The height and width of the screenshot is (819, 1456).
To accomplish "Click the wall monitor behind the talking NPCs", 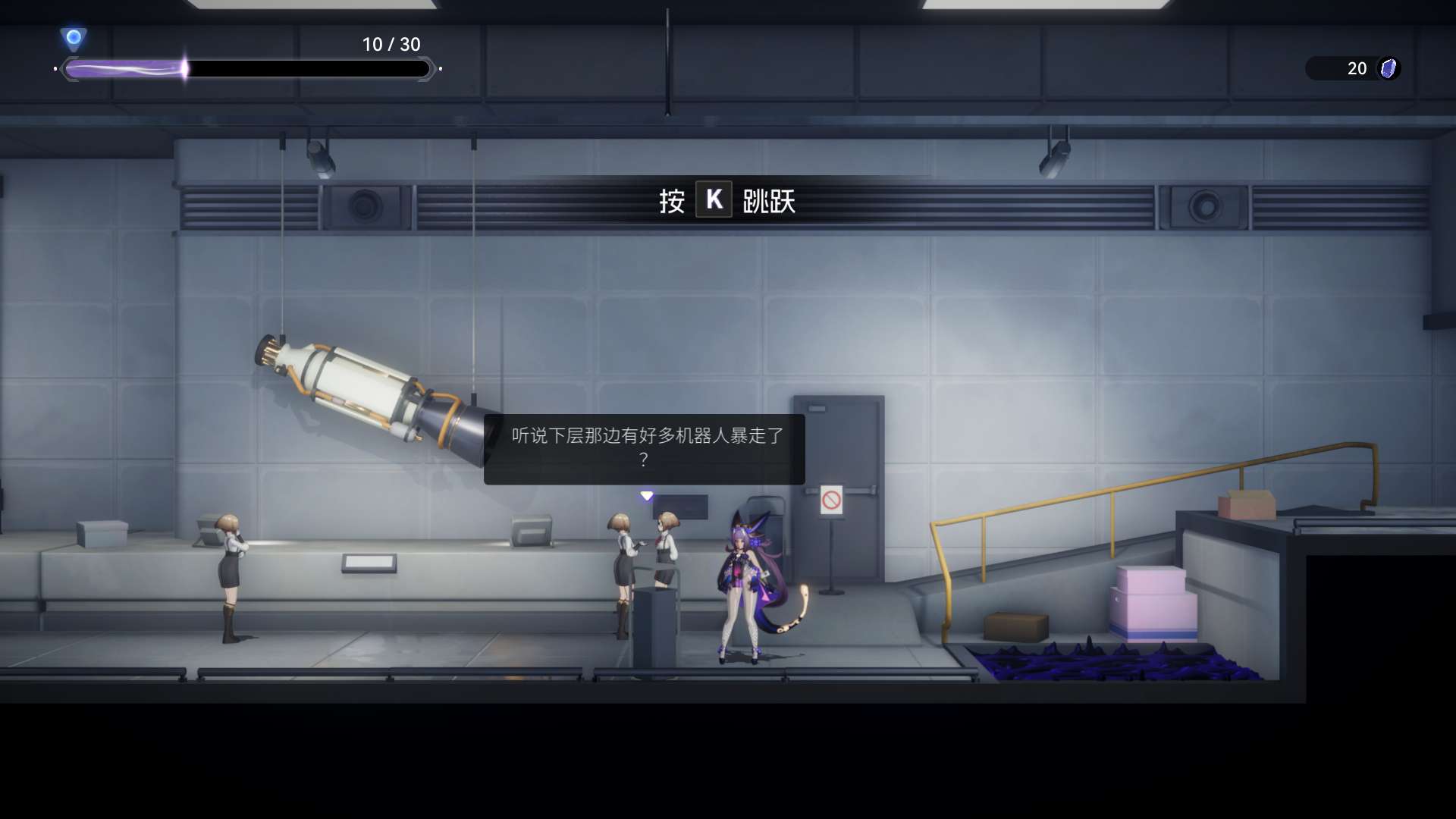I will 680,507.
